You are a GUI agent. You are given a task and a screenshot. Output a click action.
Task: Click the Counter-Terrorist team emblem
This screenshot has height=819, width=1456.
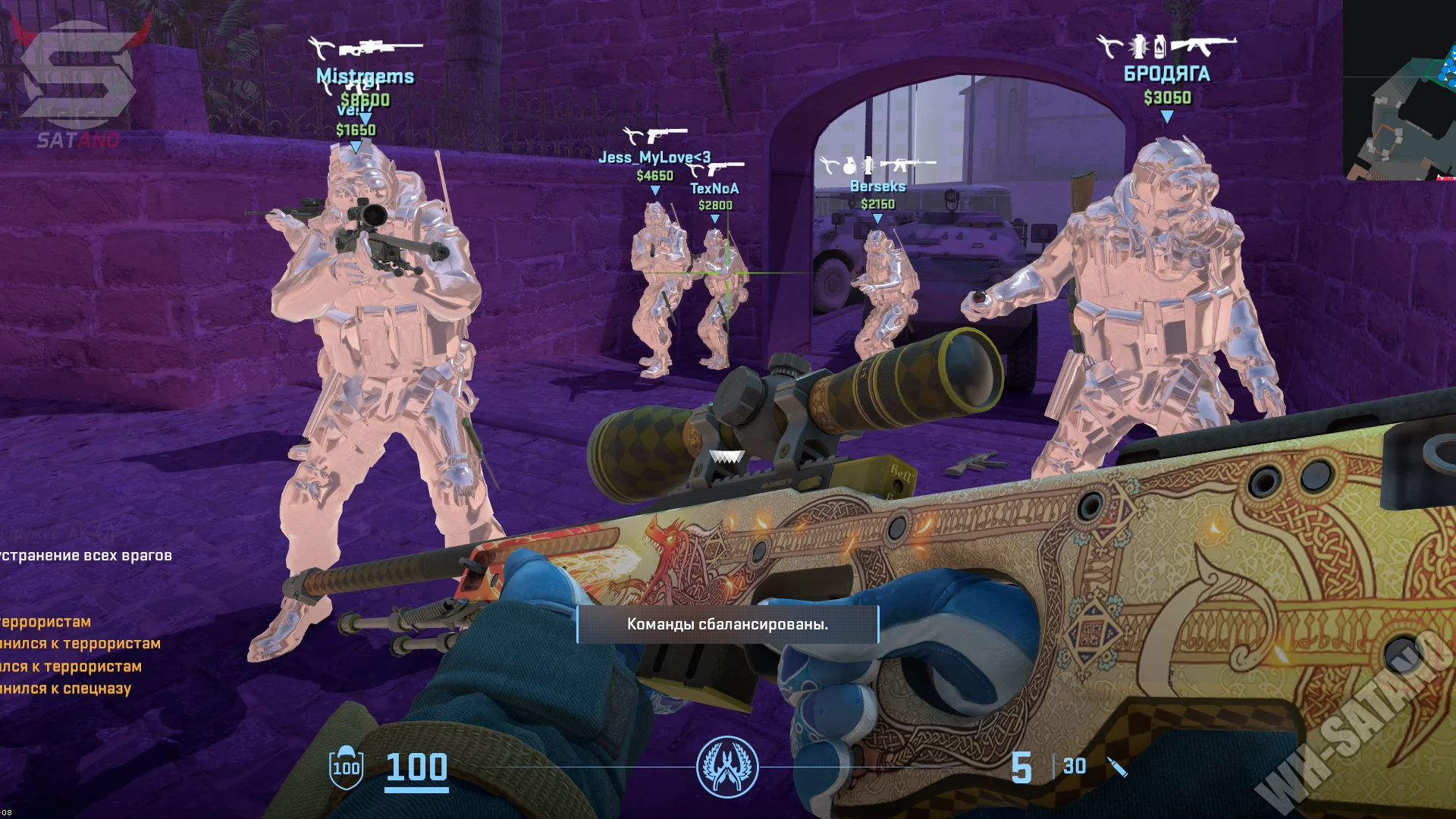726,767
